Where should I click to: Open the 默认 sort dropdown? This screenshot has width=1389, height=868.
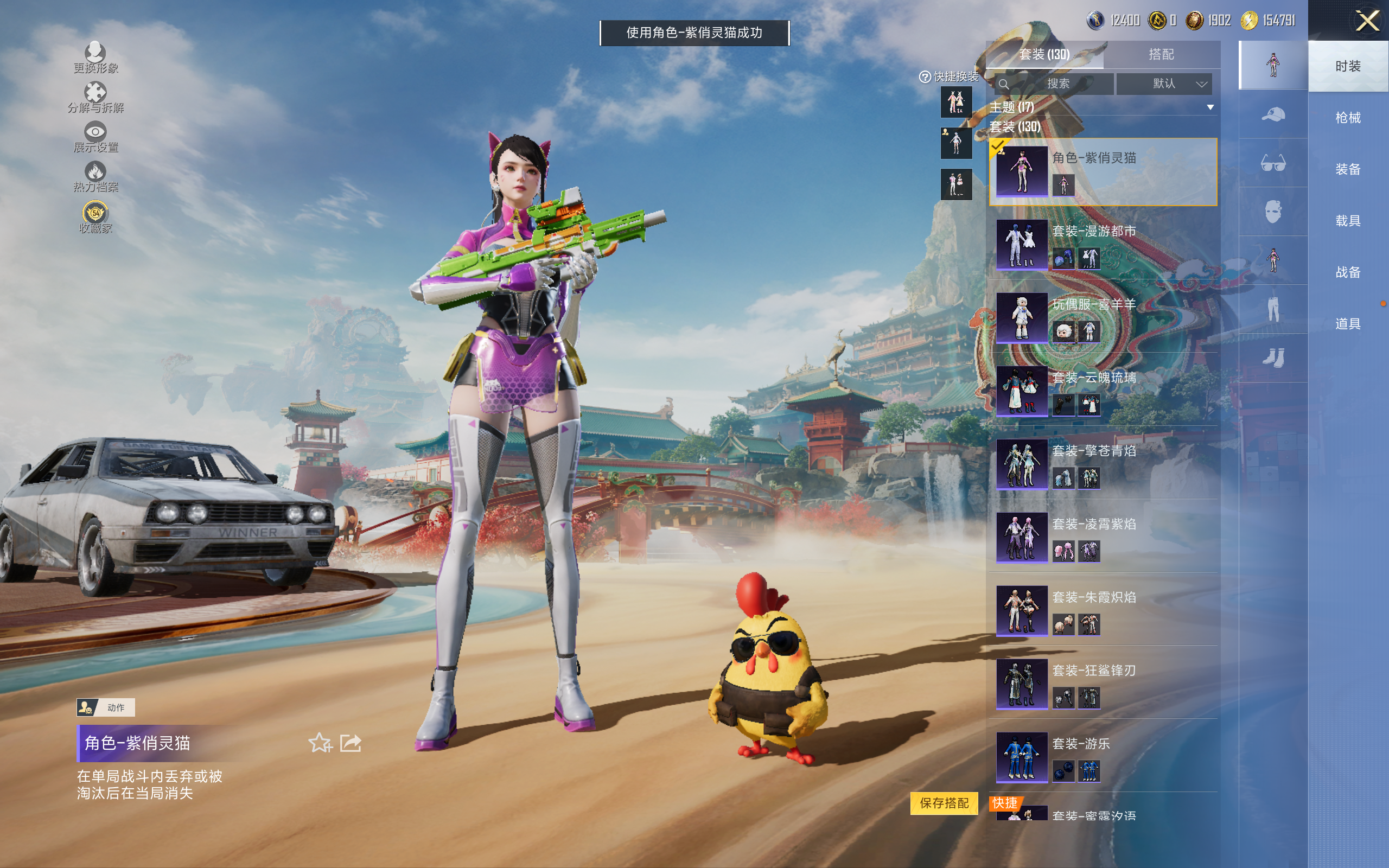(1163, 84)
